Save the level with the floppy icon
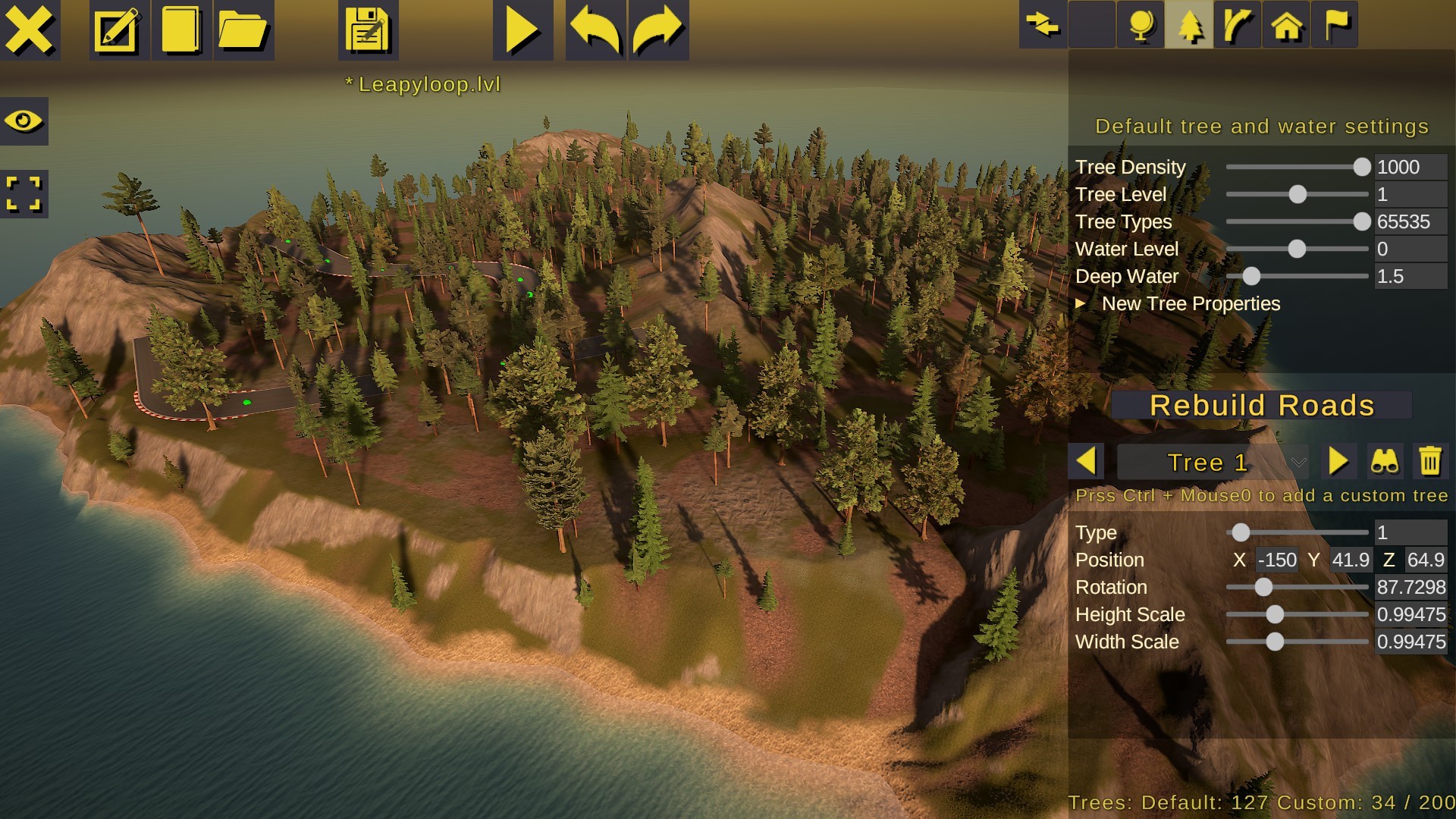 (368, 30)
